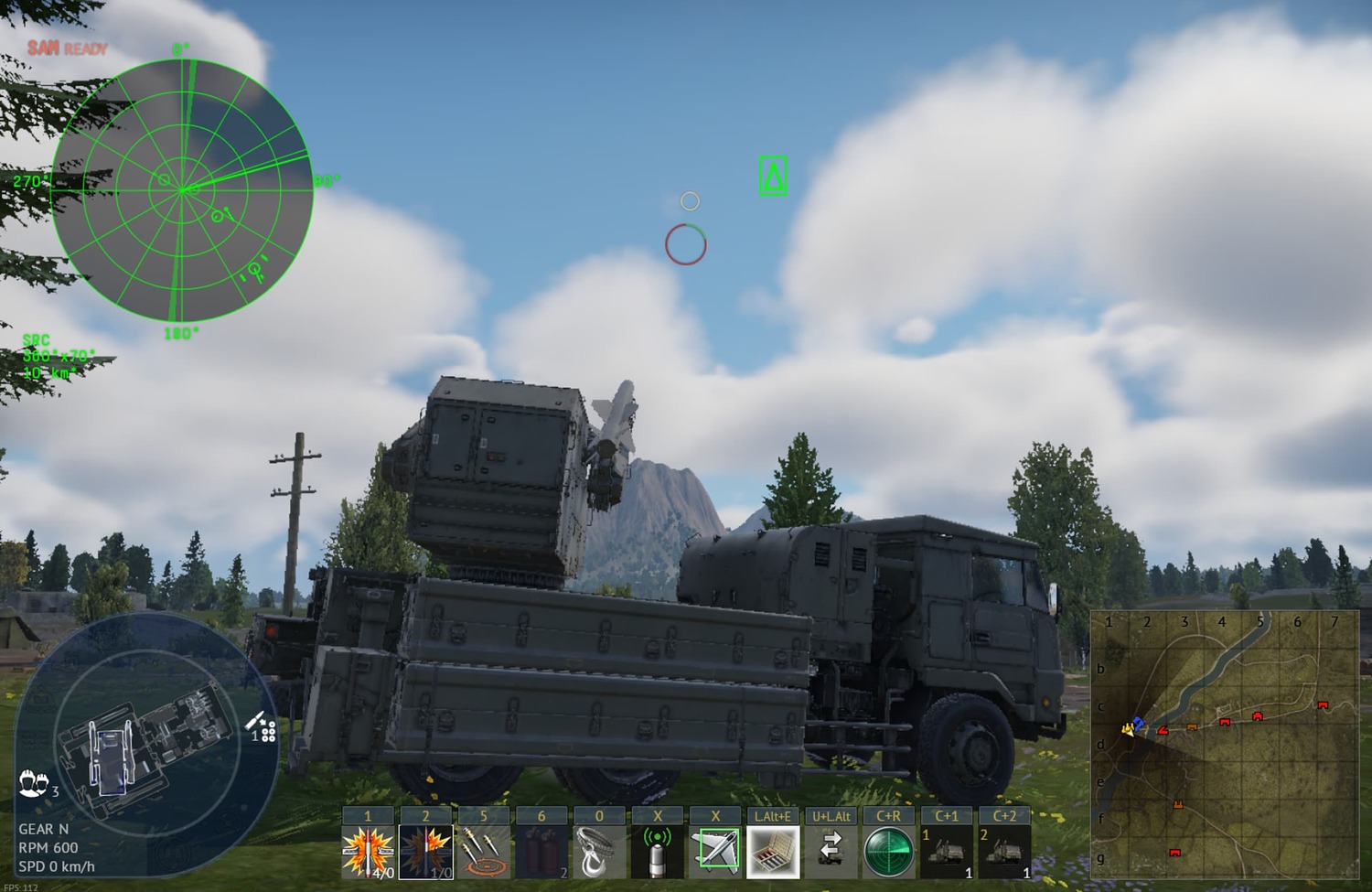Select the secondary missile in weapon slot 2
This screenshot has width=1372, height=892.
[x=427, y=851]
